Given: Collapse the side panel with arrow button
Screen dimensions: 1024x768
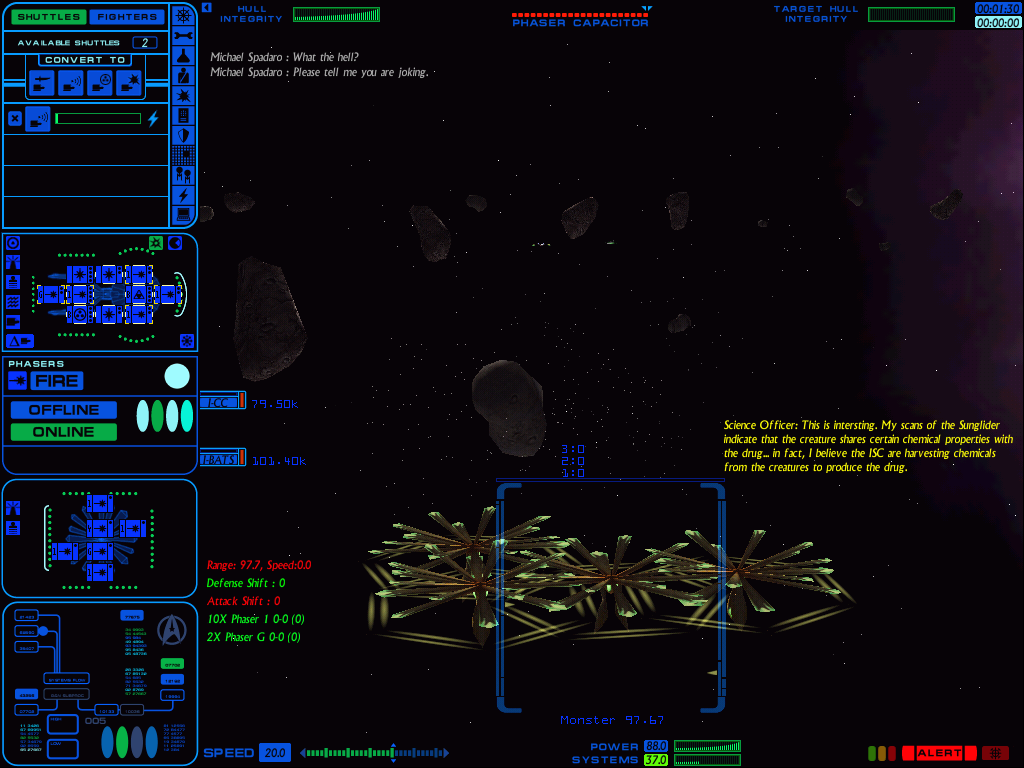Looking at the screenshot, I should click(206, 7).
